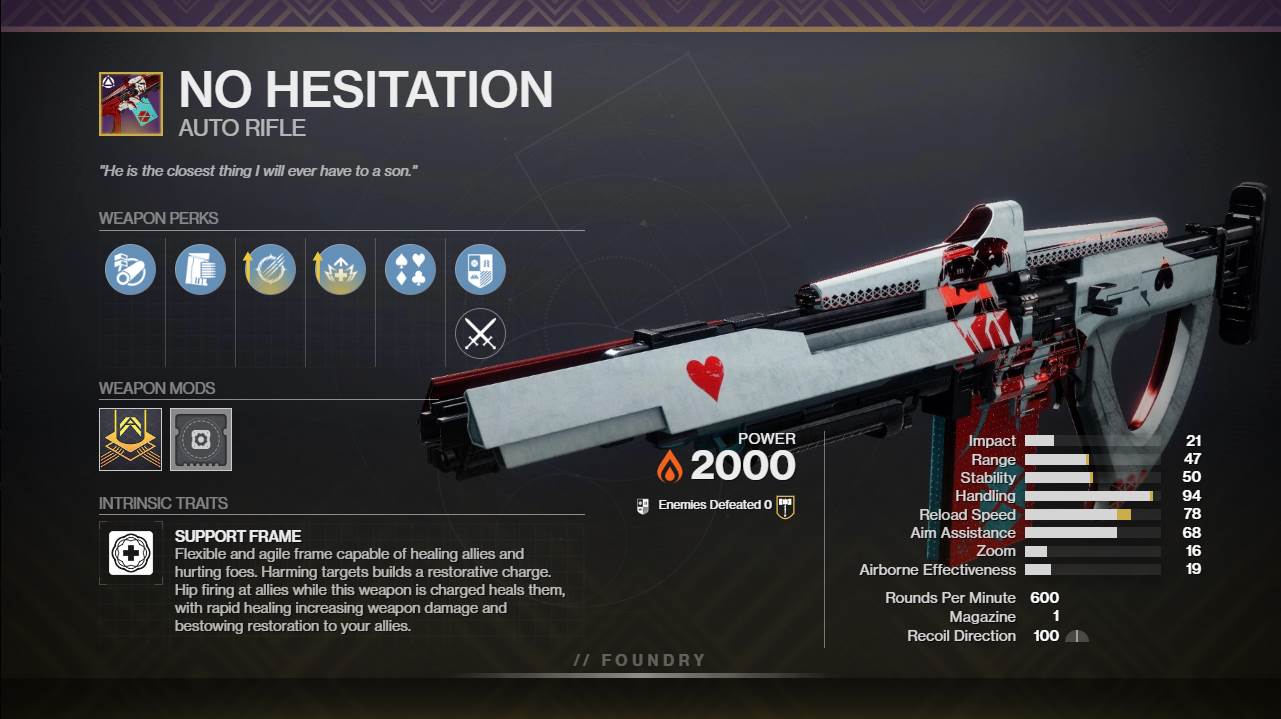Select the crossed swords kill tracker
1281x719 pixels.
point(480,335)
